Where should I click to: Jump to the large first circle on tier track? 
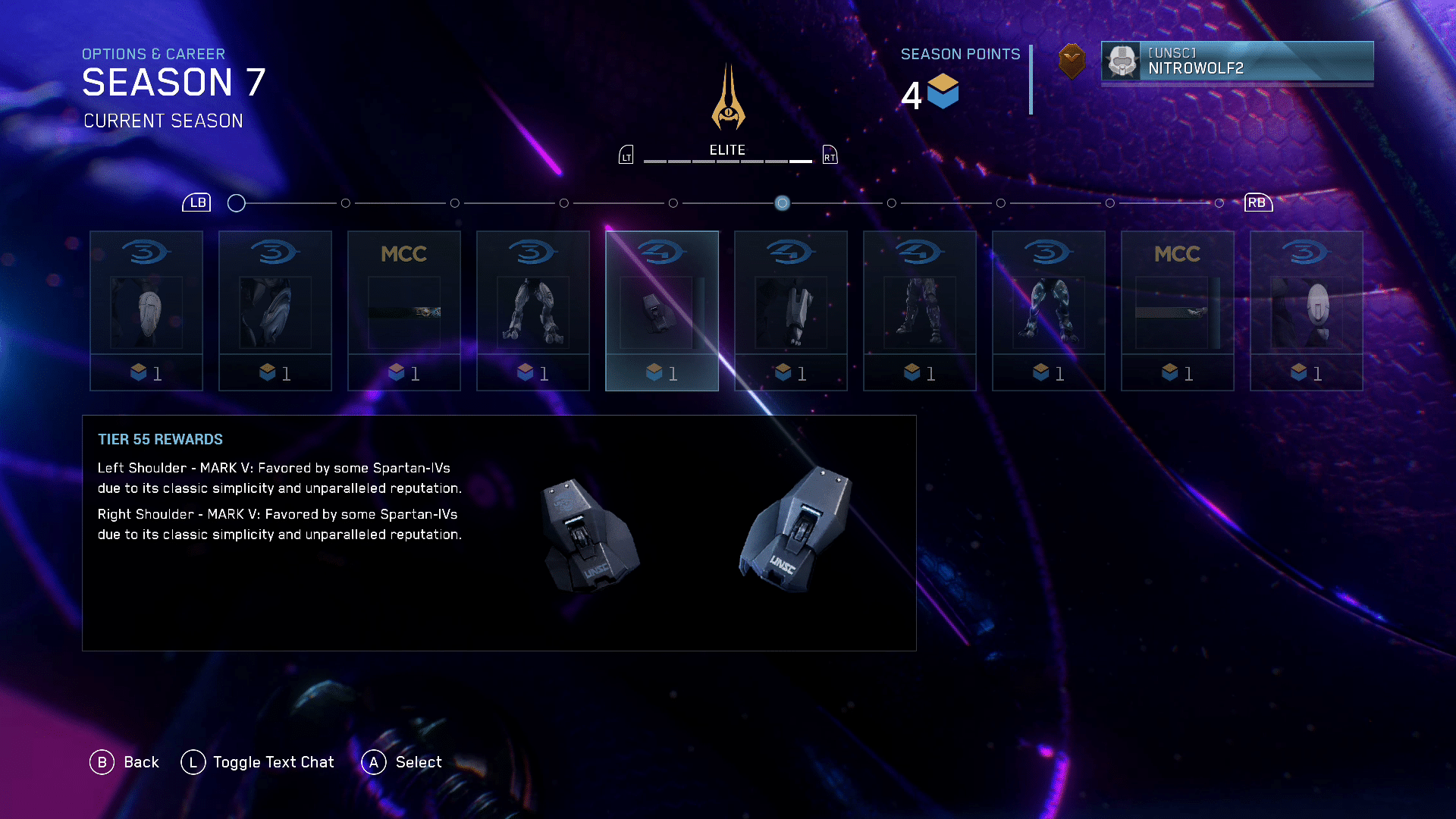[x=237, y=203]
